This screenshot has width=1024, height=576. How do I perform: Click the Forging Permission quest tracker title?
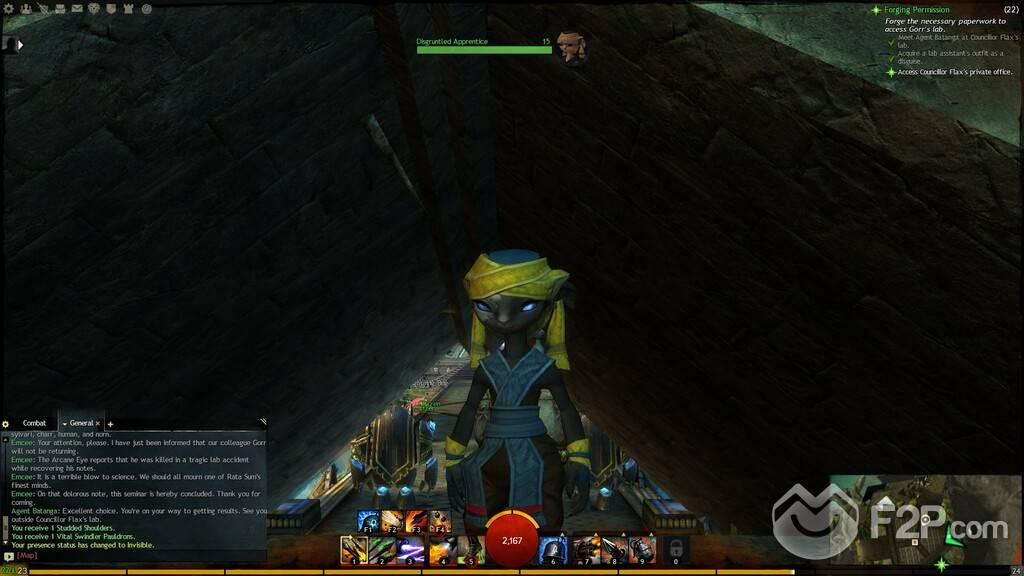[x=915, y=10]
